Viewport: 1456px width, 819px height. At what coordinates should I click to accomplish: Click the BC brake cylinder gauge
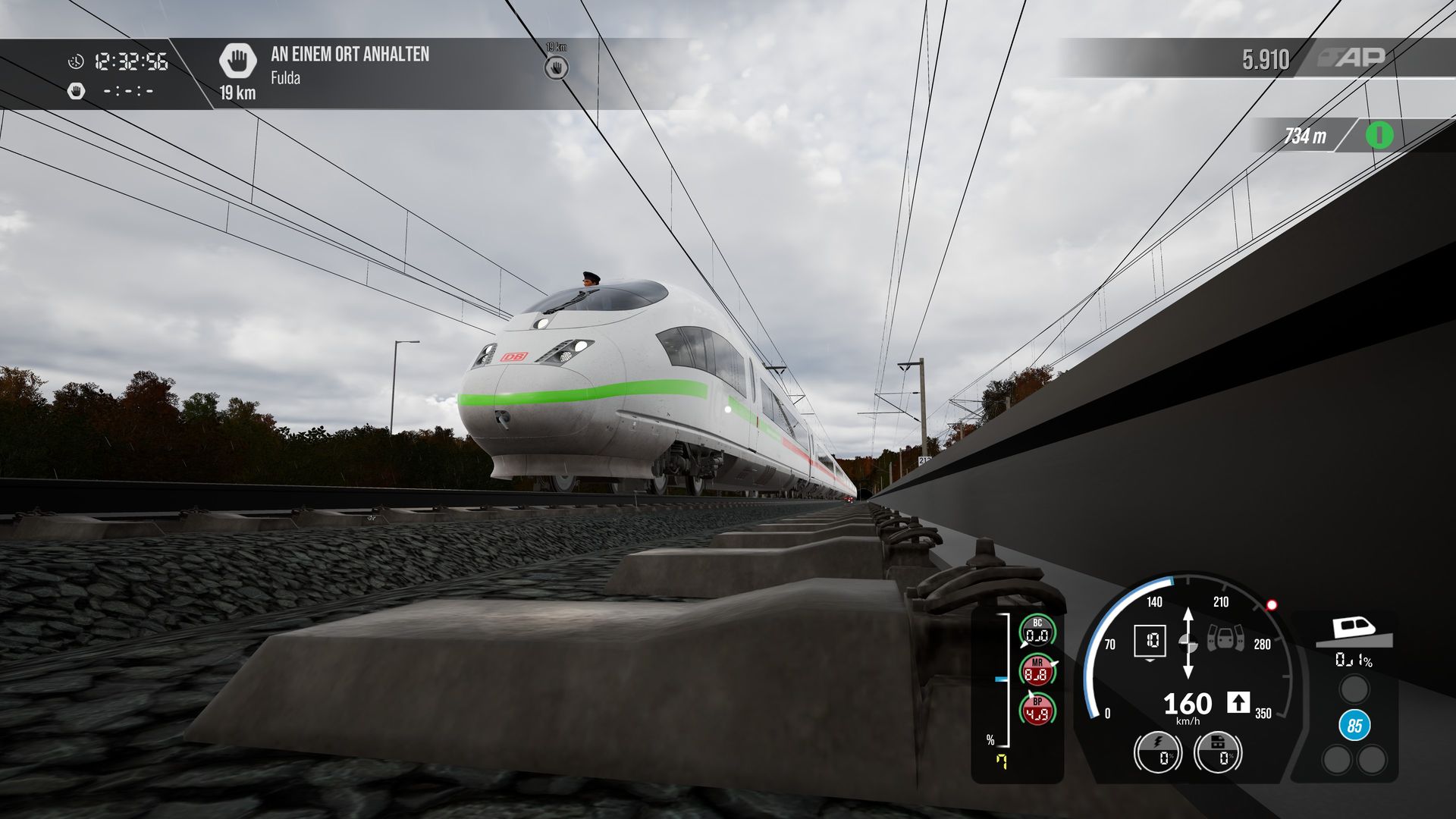1037,632
